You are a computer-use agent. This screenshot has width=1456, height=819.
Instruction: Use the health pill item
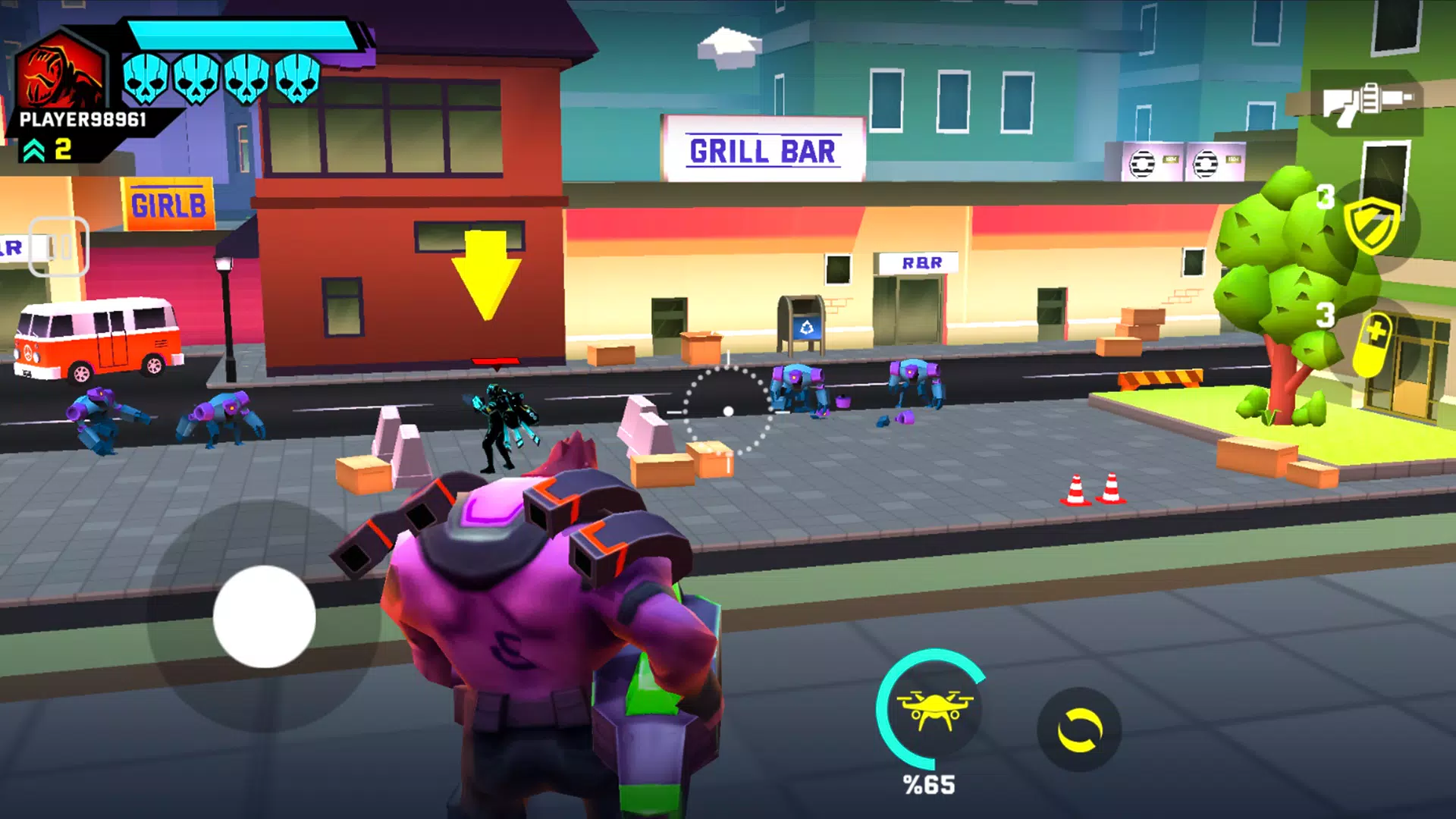pos(1374,345)
